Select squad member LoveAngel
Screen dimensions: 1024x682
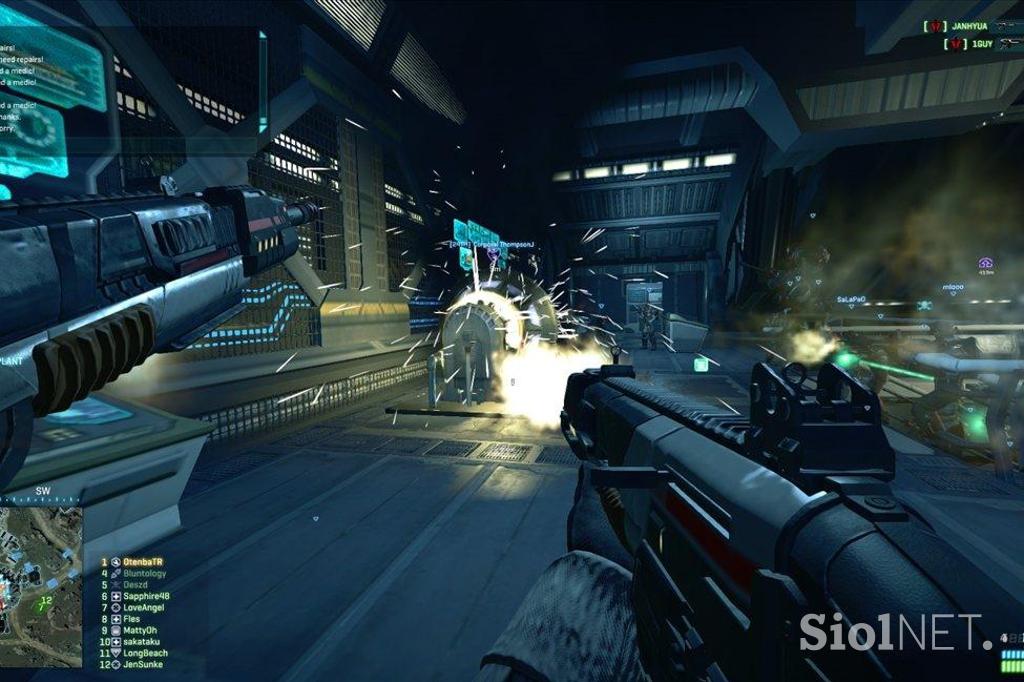point(143,608)
